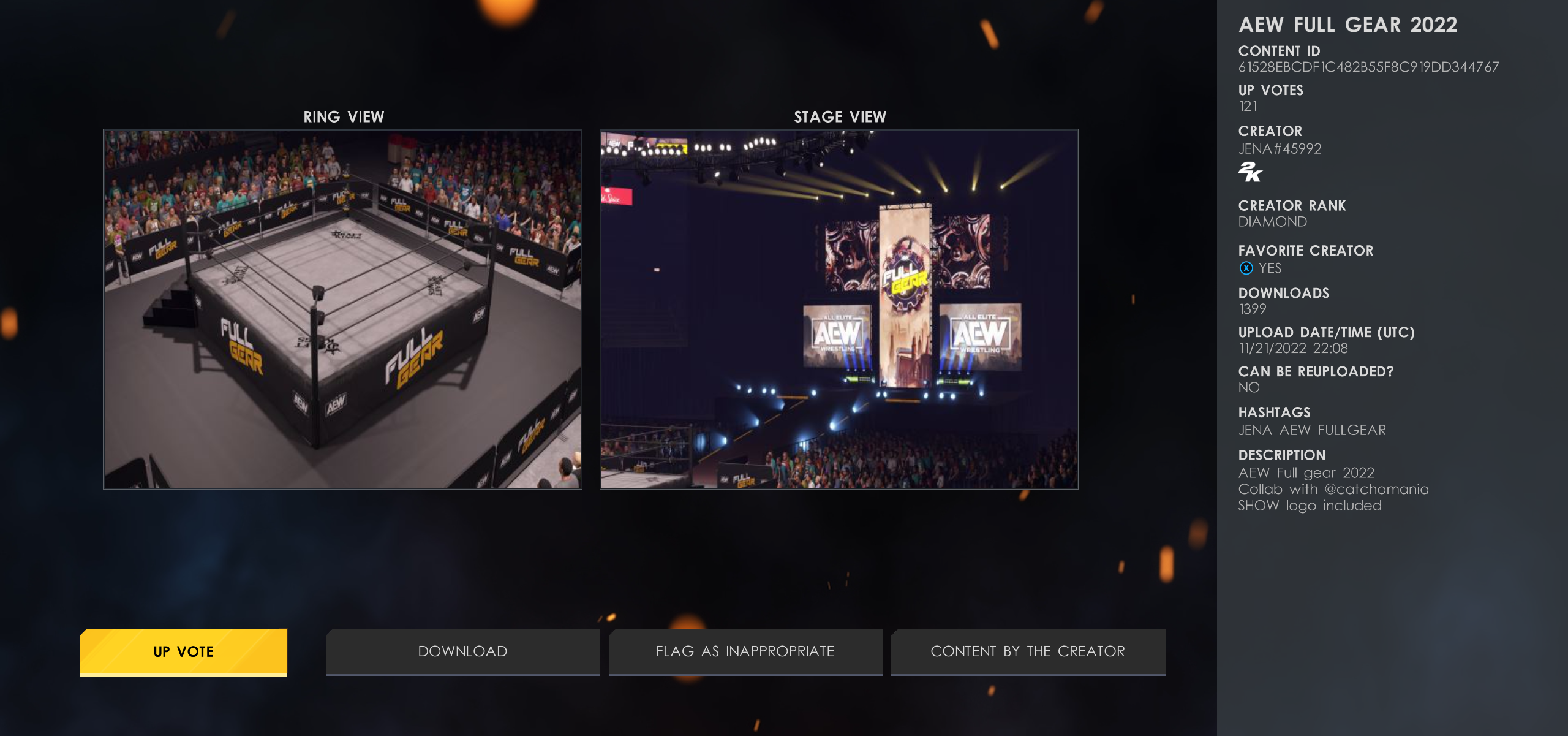Click the Content ID value to copy it
This screenshot has width=1568, height=736.
point(1368,67)
